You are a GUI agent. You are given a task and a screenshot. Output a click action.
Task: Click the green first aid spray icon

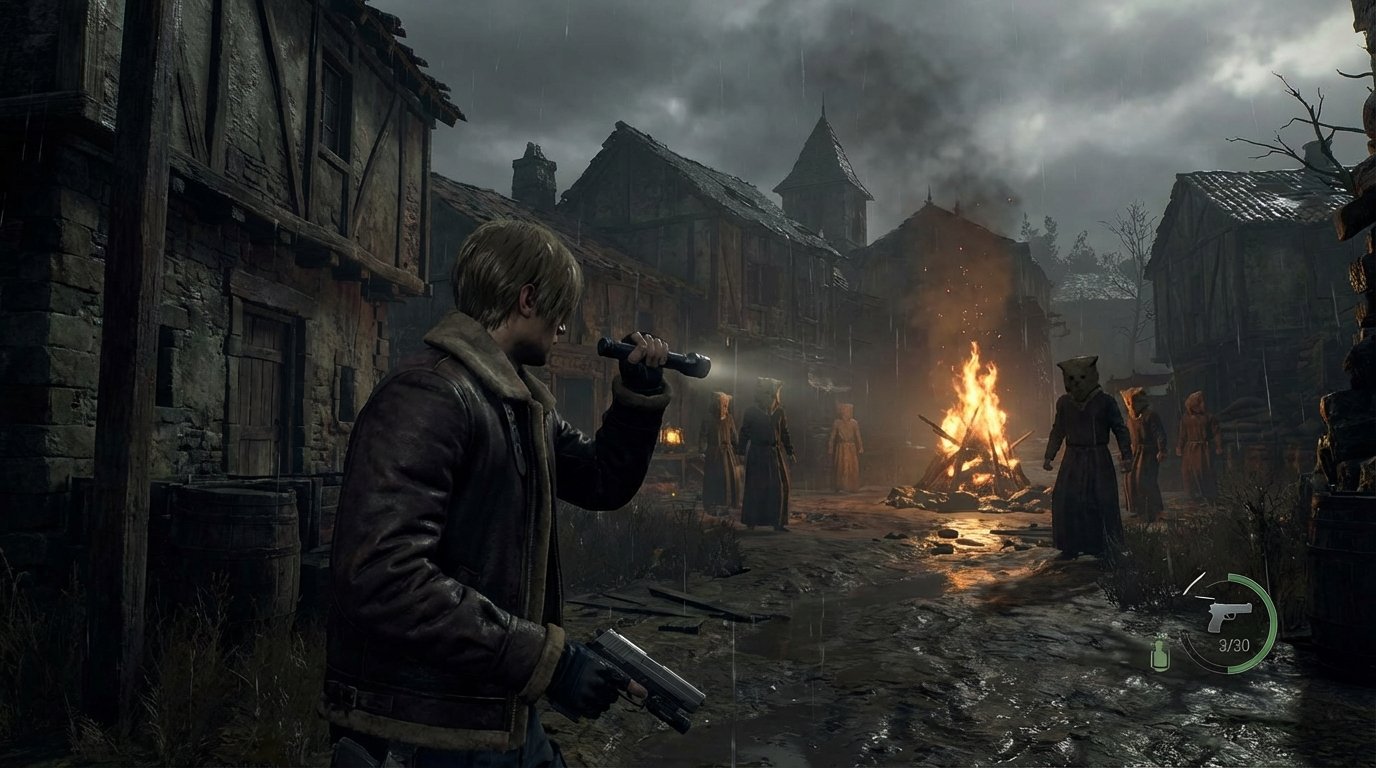click(1159, 655)
